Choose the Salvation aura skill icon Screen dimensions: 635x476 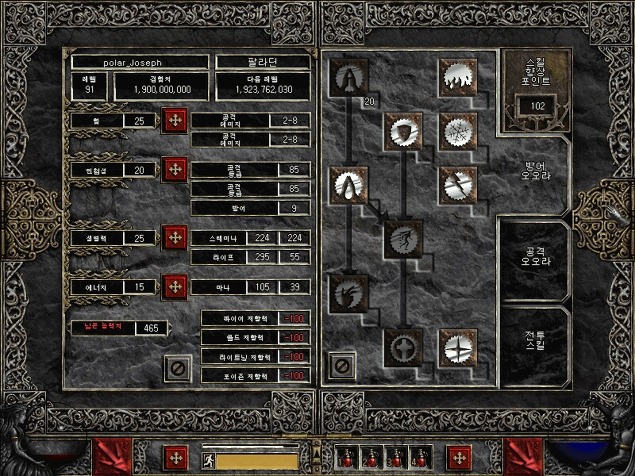tap(456, 347)
